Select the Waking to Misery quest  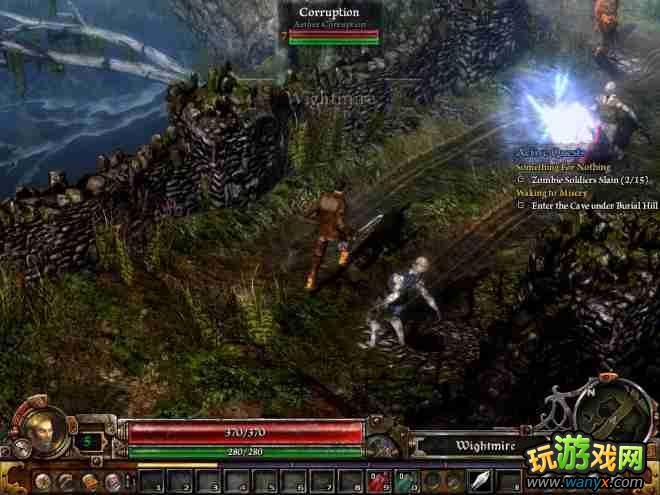click(x=552, y=191)
